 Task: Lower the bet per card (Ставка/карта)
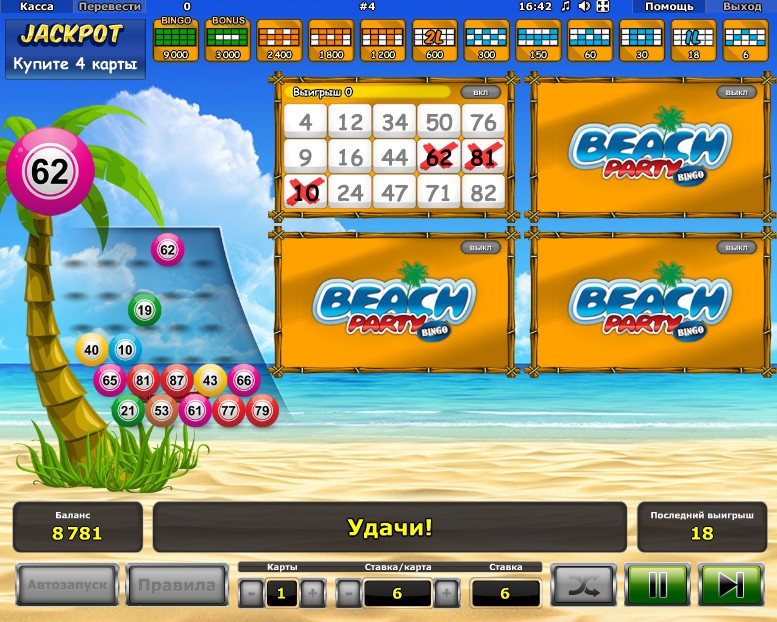coord(347,593)
